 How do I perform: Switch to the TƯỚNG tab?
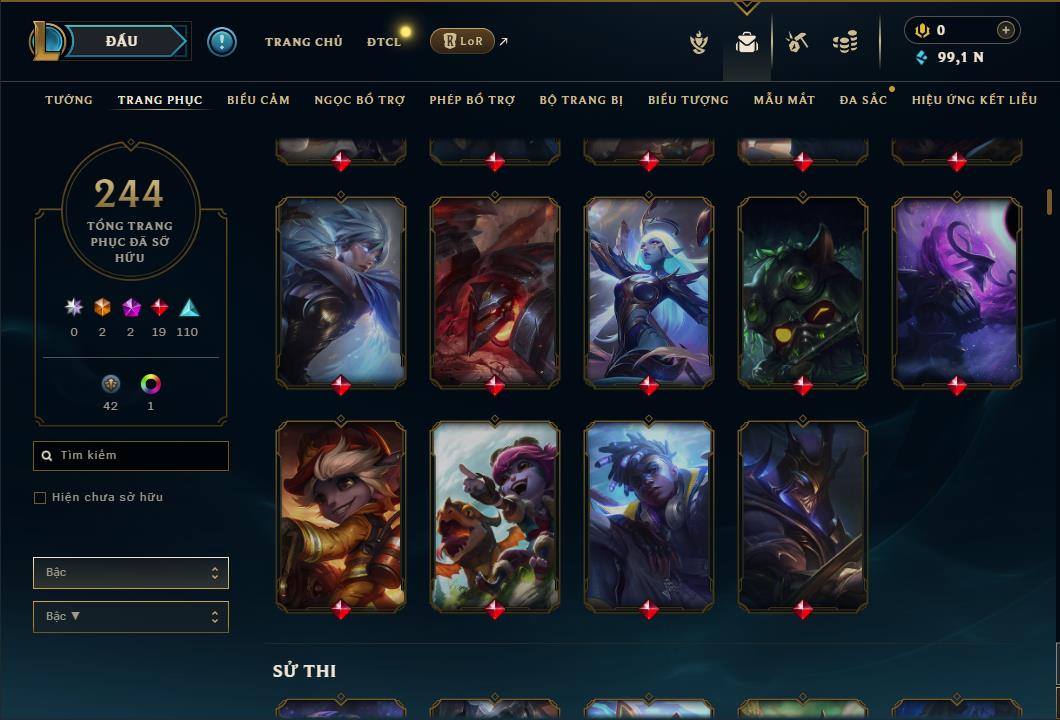[69, 100]
